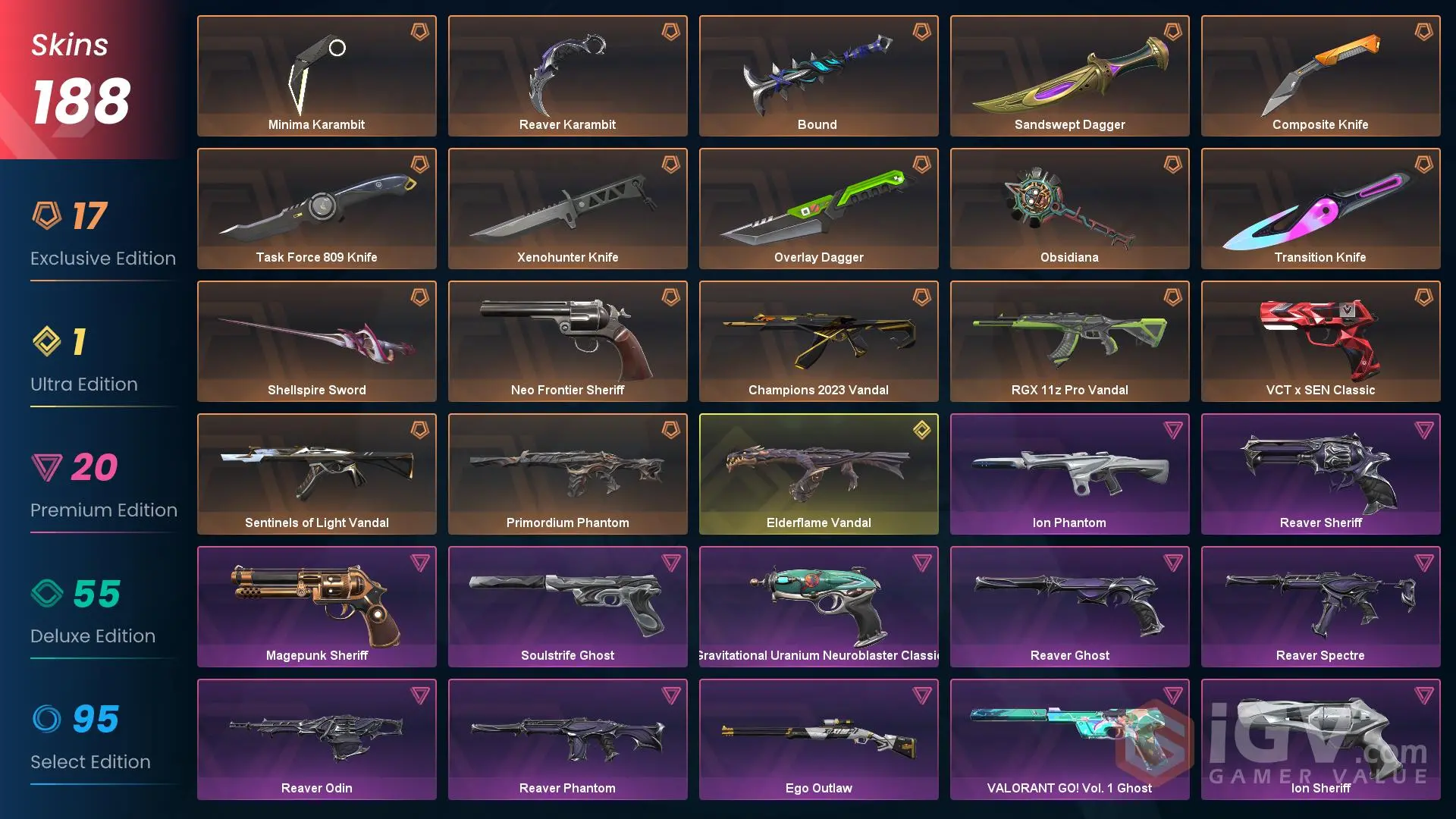1456x819 pixels.
Task: Show the Premium Edition skin count
Action: (94, 467)
